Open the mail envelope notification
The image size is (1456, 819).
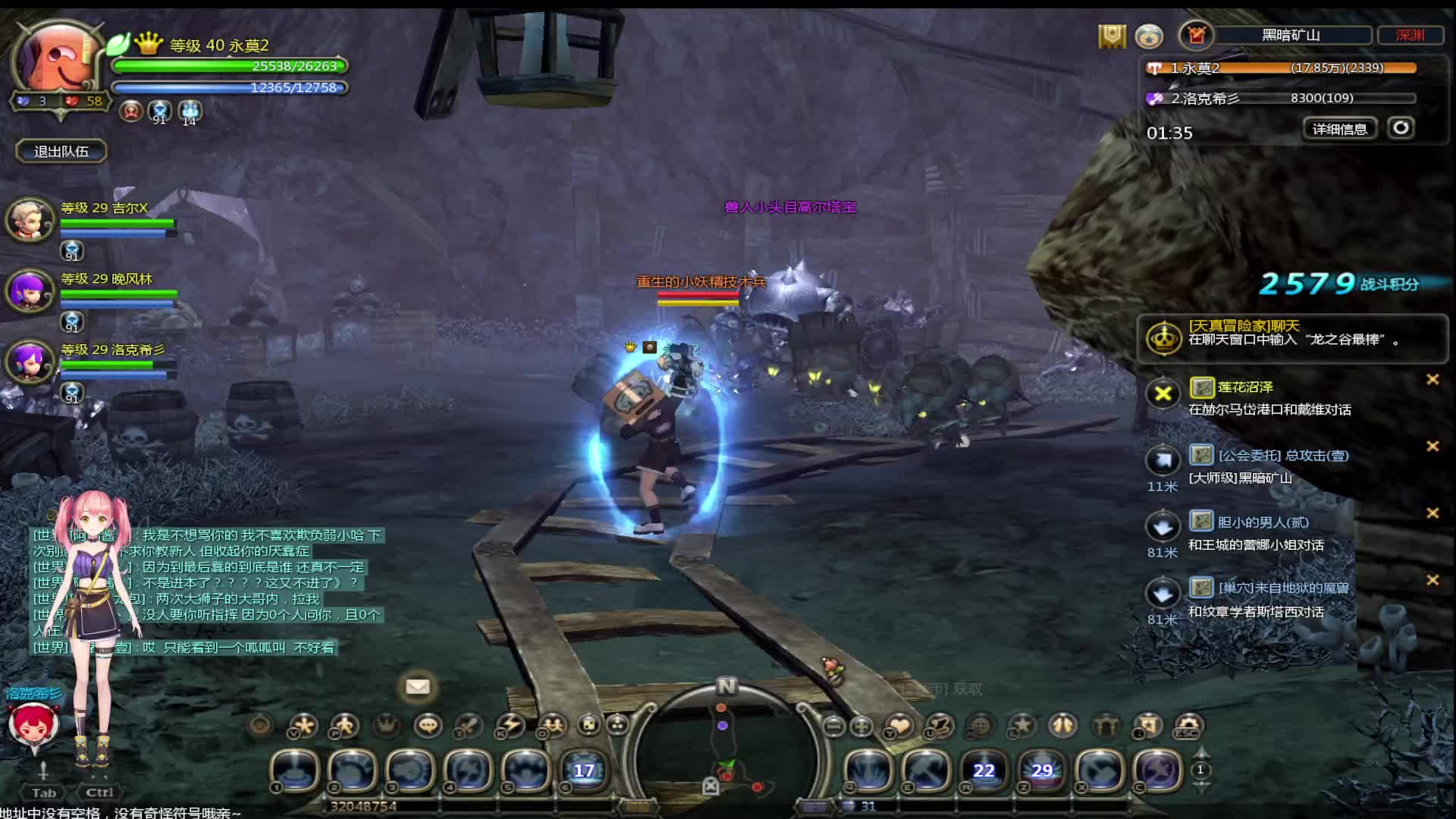(x=417, y=687)
